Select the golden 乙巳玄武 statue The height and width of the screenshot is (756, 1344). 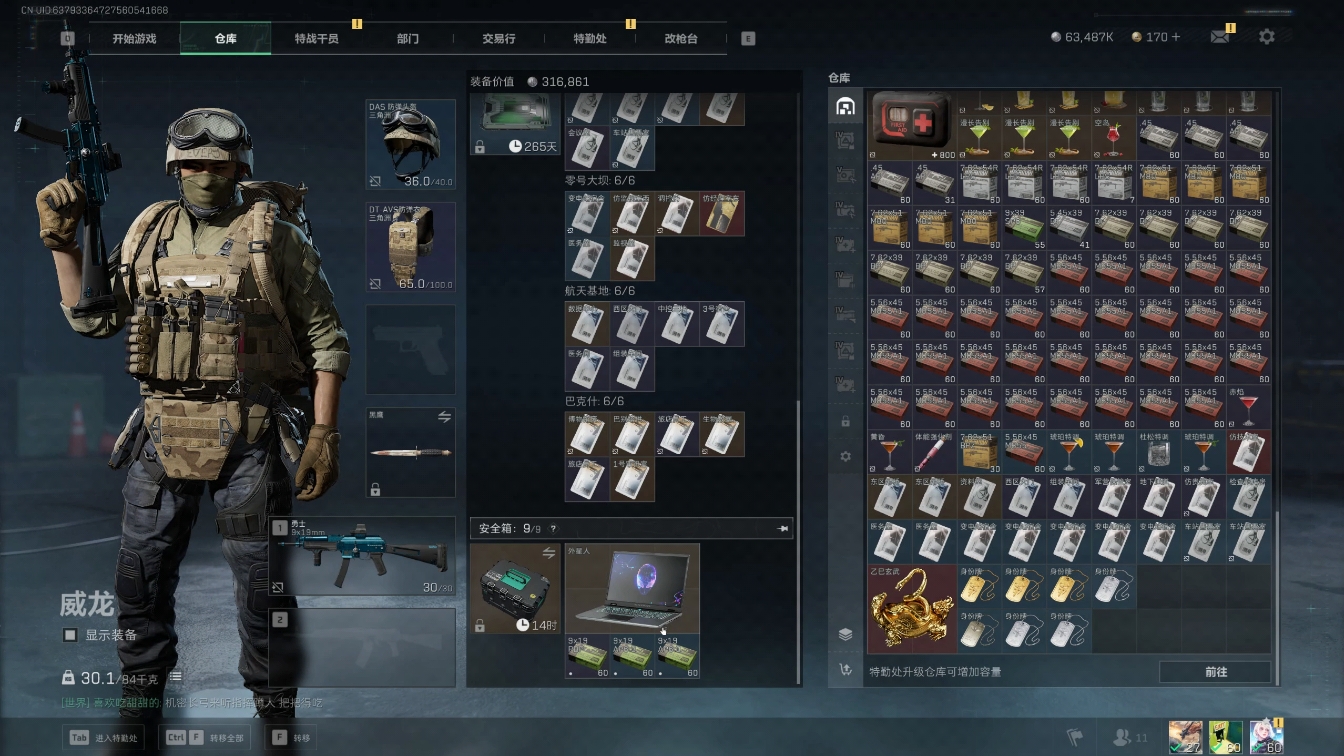tap(911, 609)
